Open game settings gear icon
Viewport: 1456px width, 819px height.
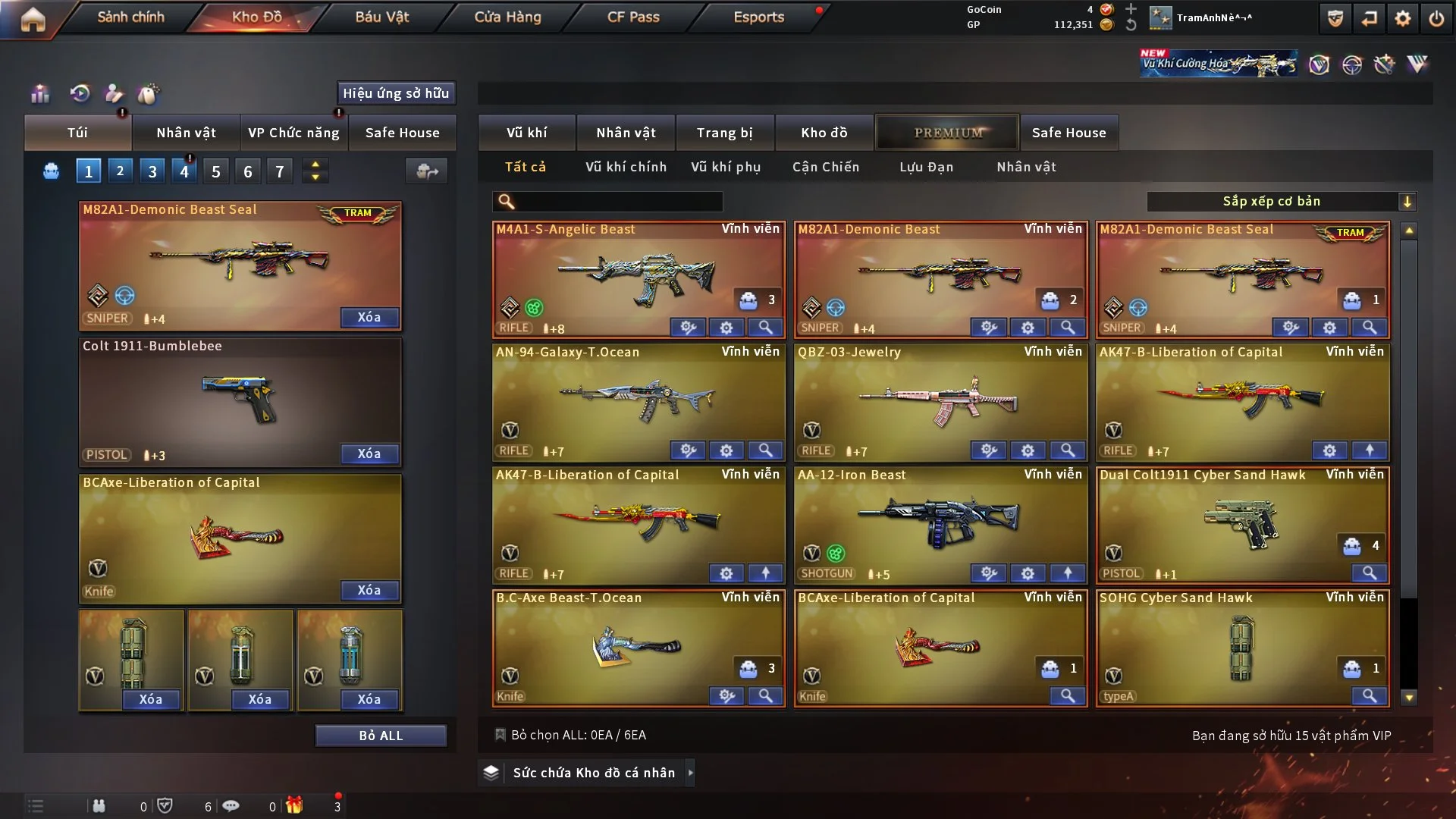tap(1403, 19)
